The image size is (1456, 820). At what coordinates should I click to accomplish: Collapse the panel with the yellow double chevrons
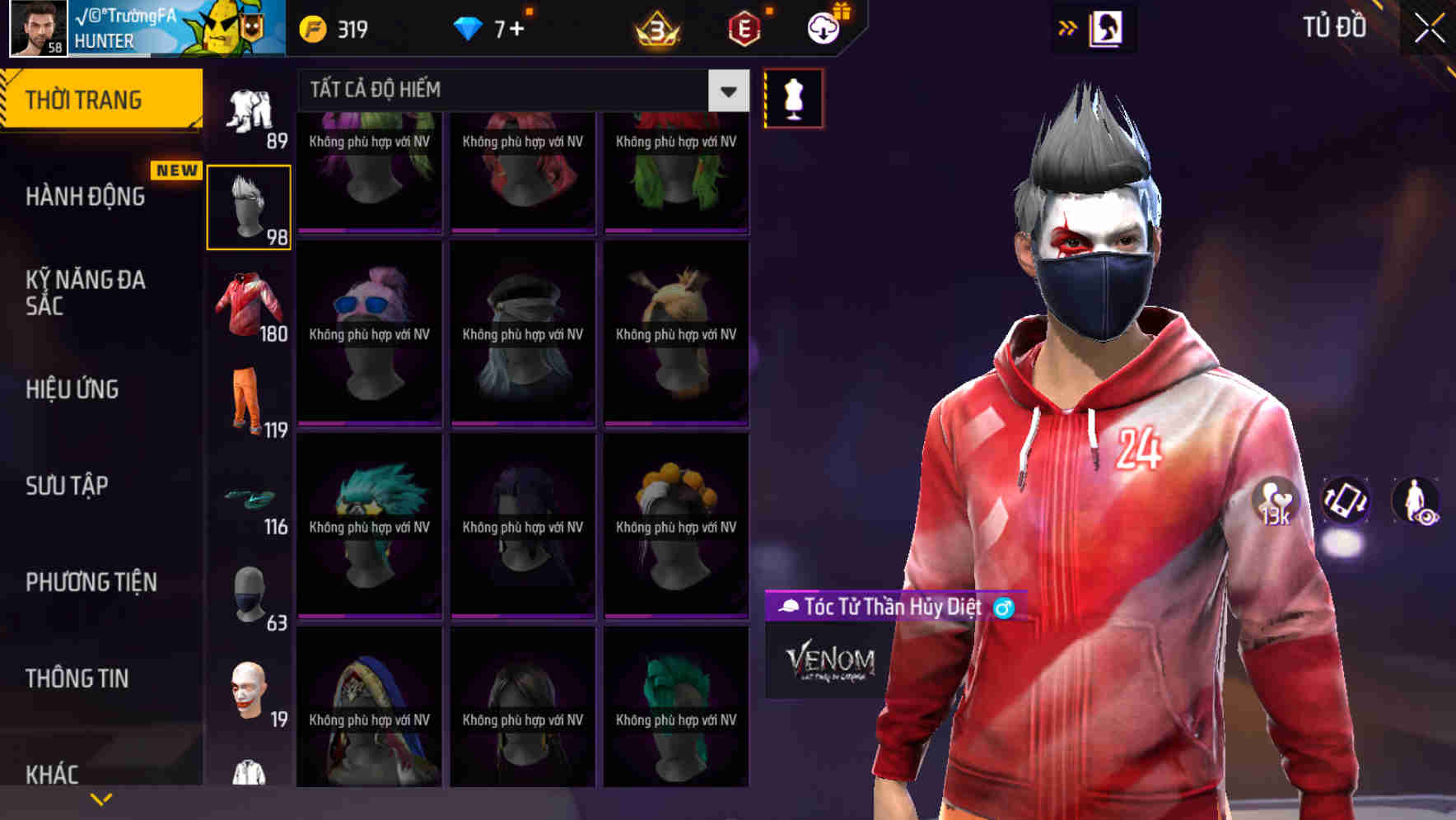pos(1068,26)
